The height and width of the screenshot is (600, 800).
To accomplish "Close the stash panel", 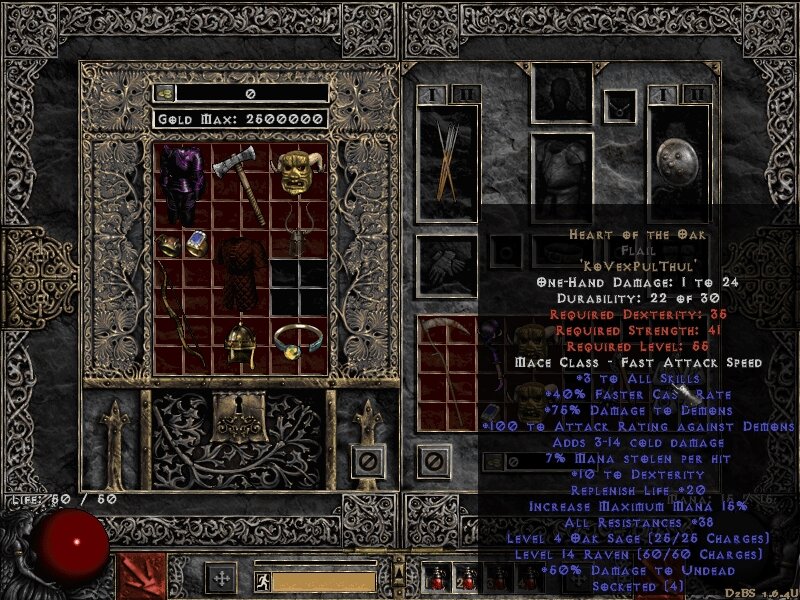I will [368, 461].
